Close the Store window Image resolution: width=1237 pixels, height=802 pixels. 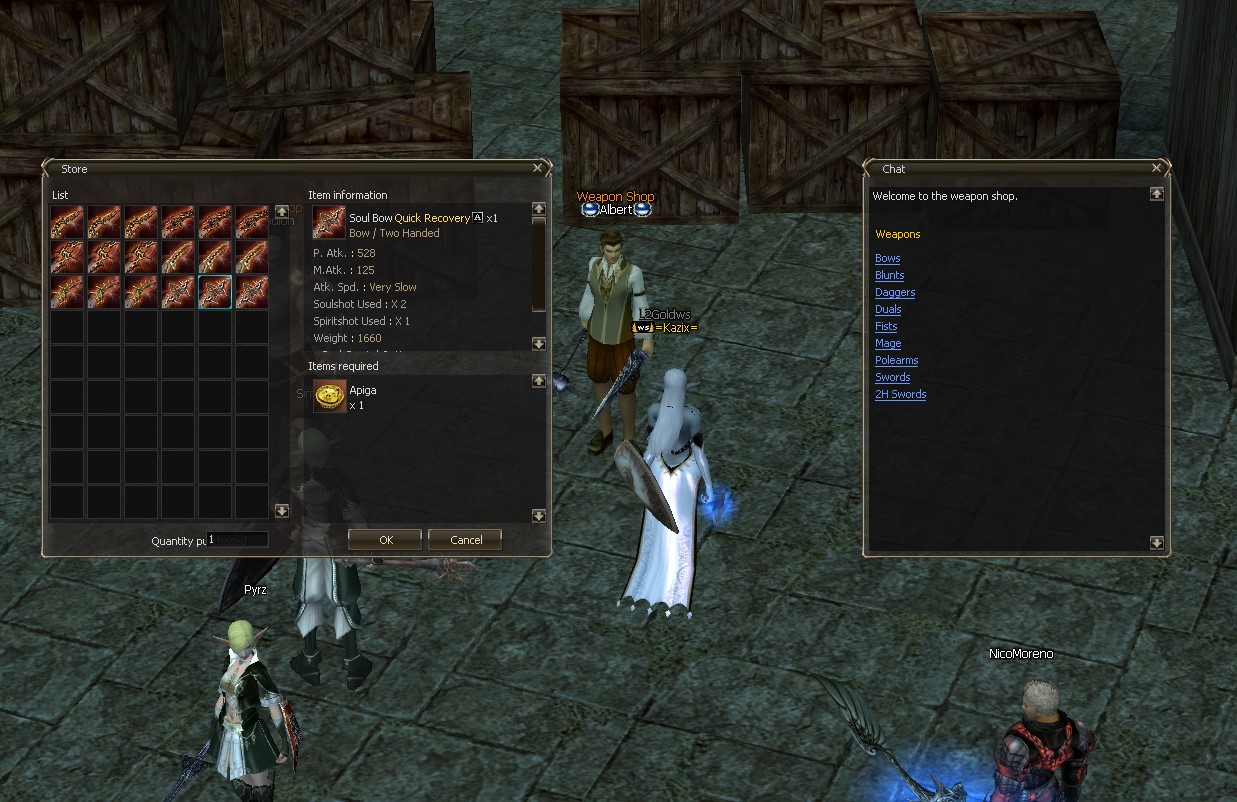tap(538, 169)
